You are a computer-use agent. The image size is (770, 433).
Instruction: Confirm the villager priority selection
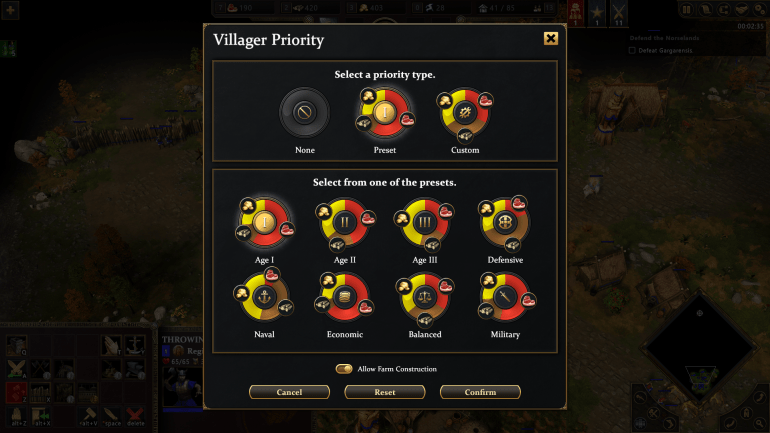coord(480,392)
